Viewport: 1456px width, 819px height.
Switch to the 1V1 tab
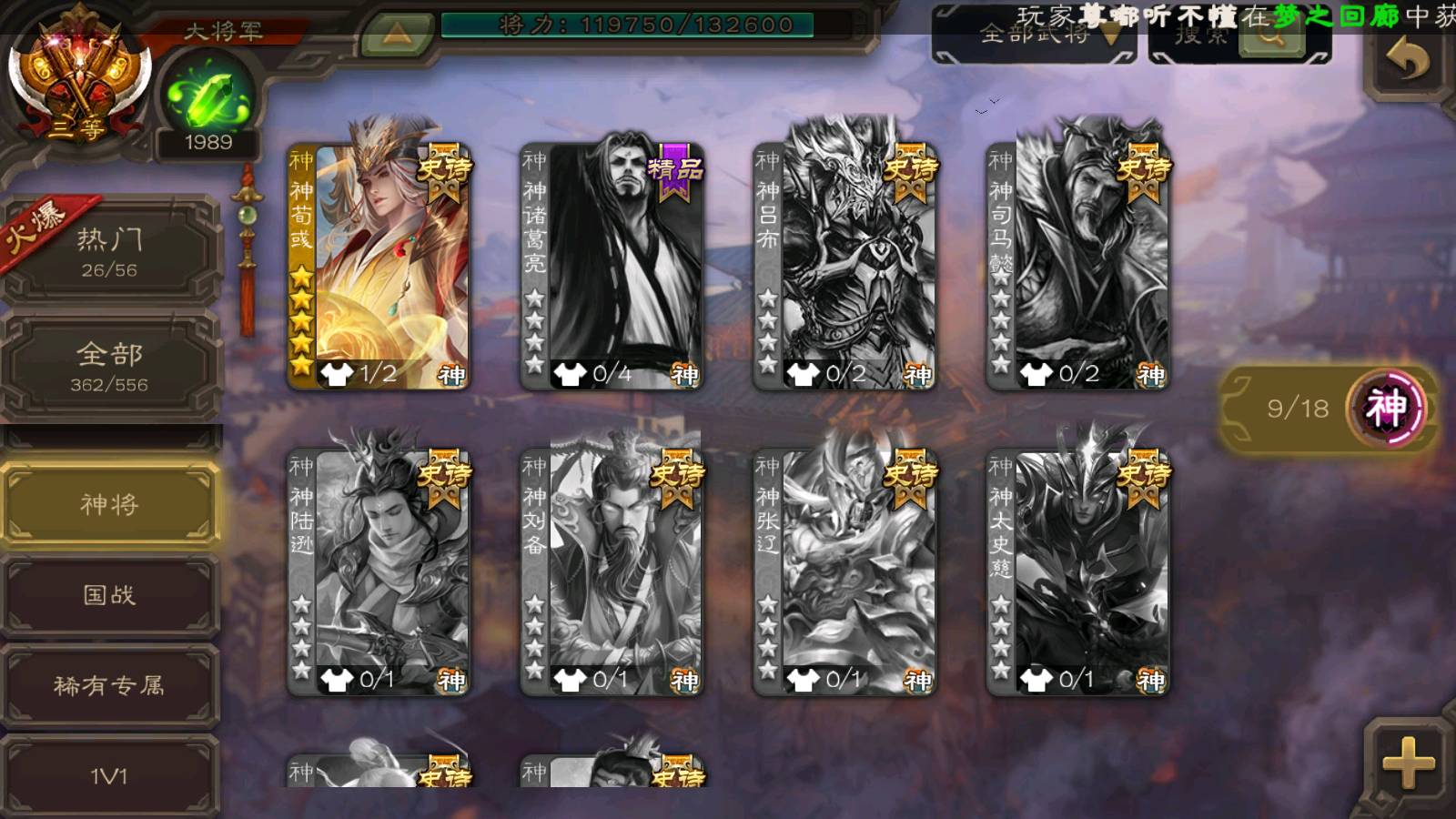[109, 775]
